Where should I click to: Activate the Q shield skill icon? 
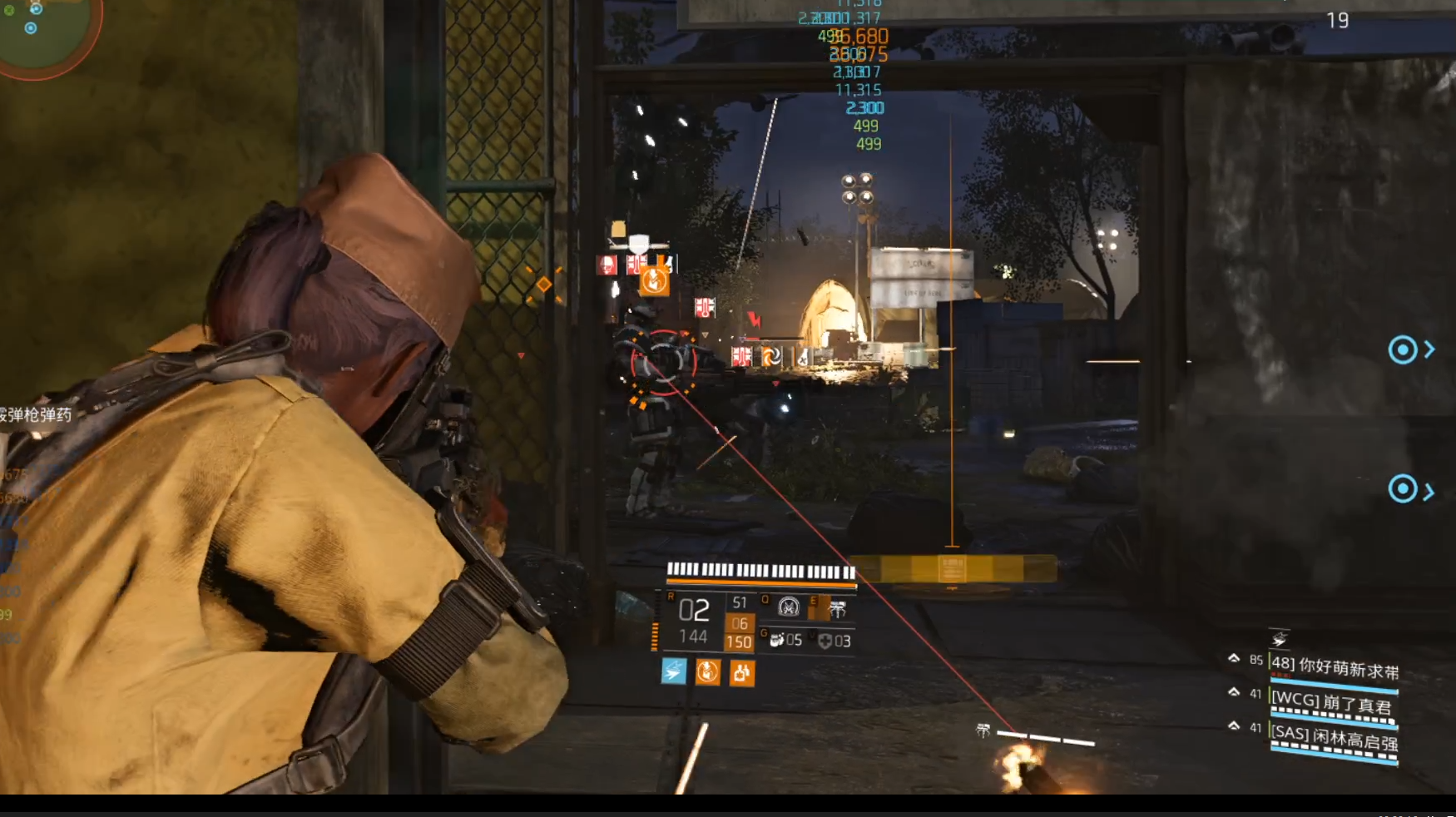[x=788, y=607]
